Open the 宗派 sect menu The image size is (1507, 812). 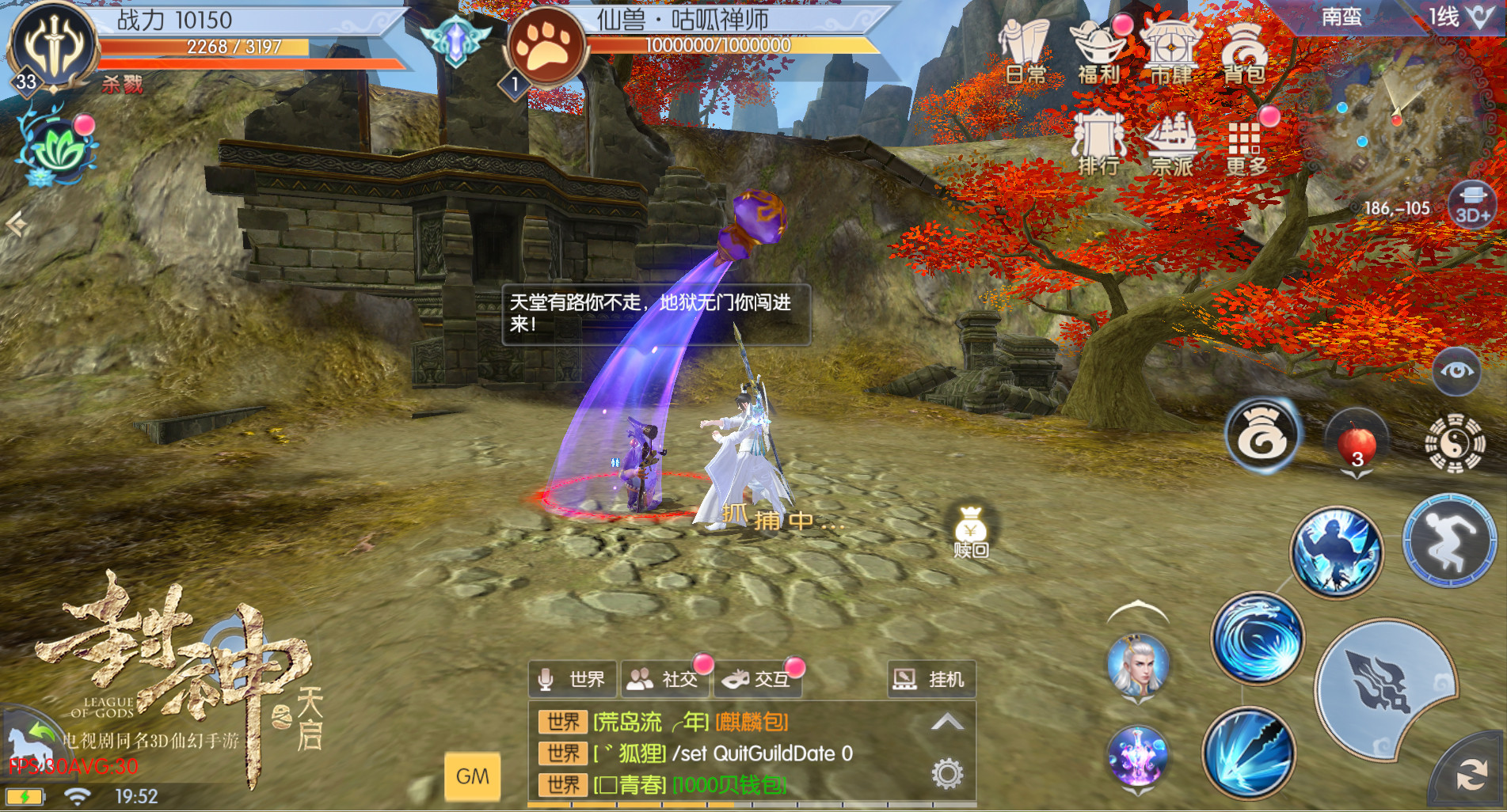tap(1171, 143)
